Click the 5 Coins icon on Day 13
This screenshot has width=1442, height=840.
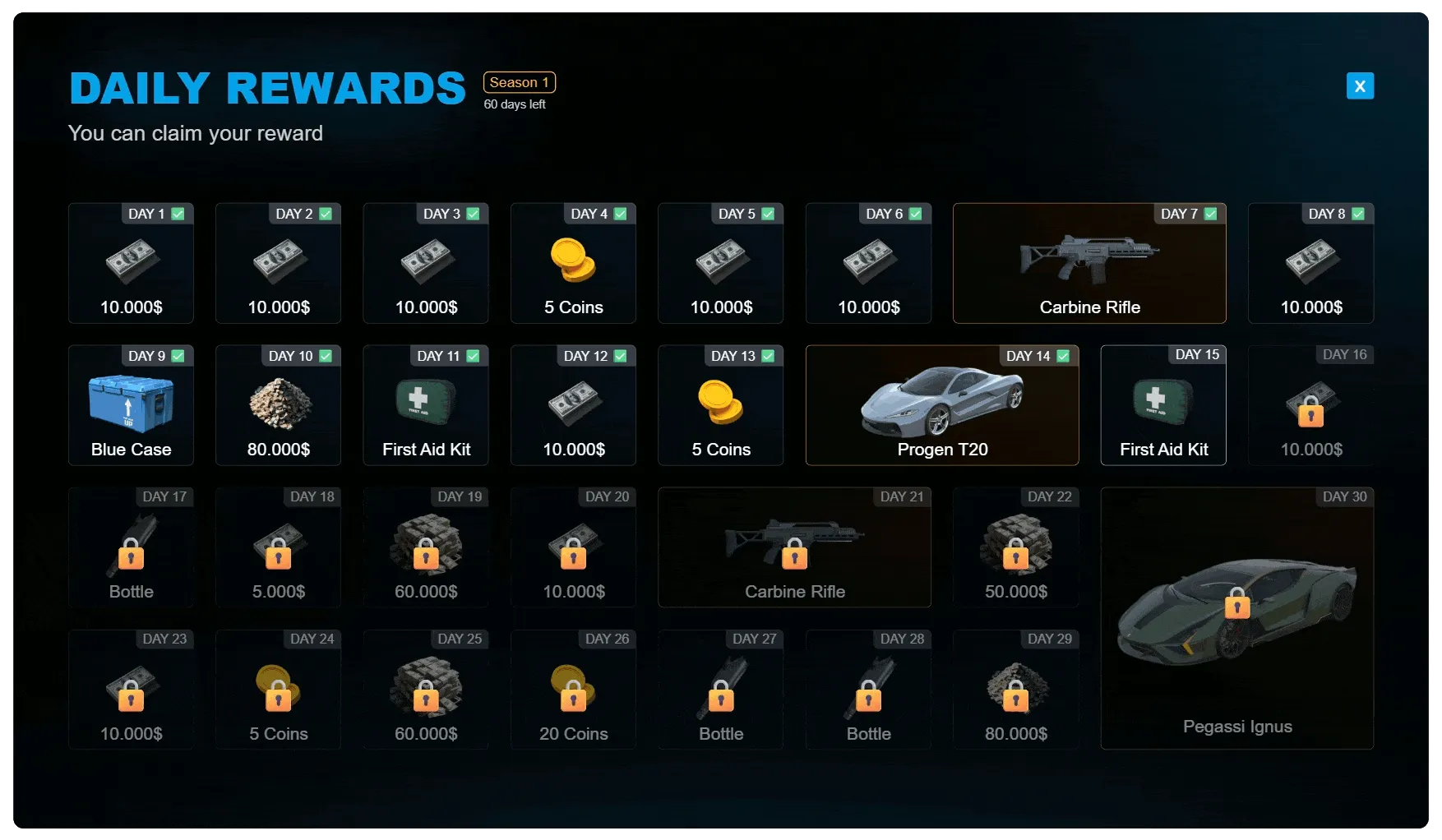721,403
